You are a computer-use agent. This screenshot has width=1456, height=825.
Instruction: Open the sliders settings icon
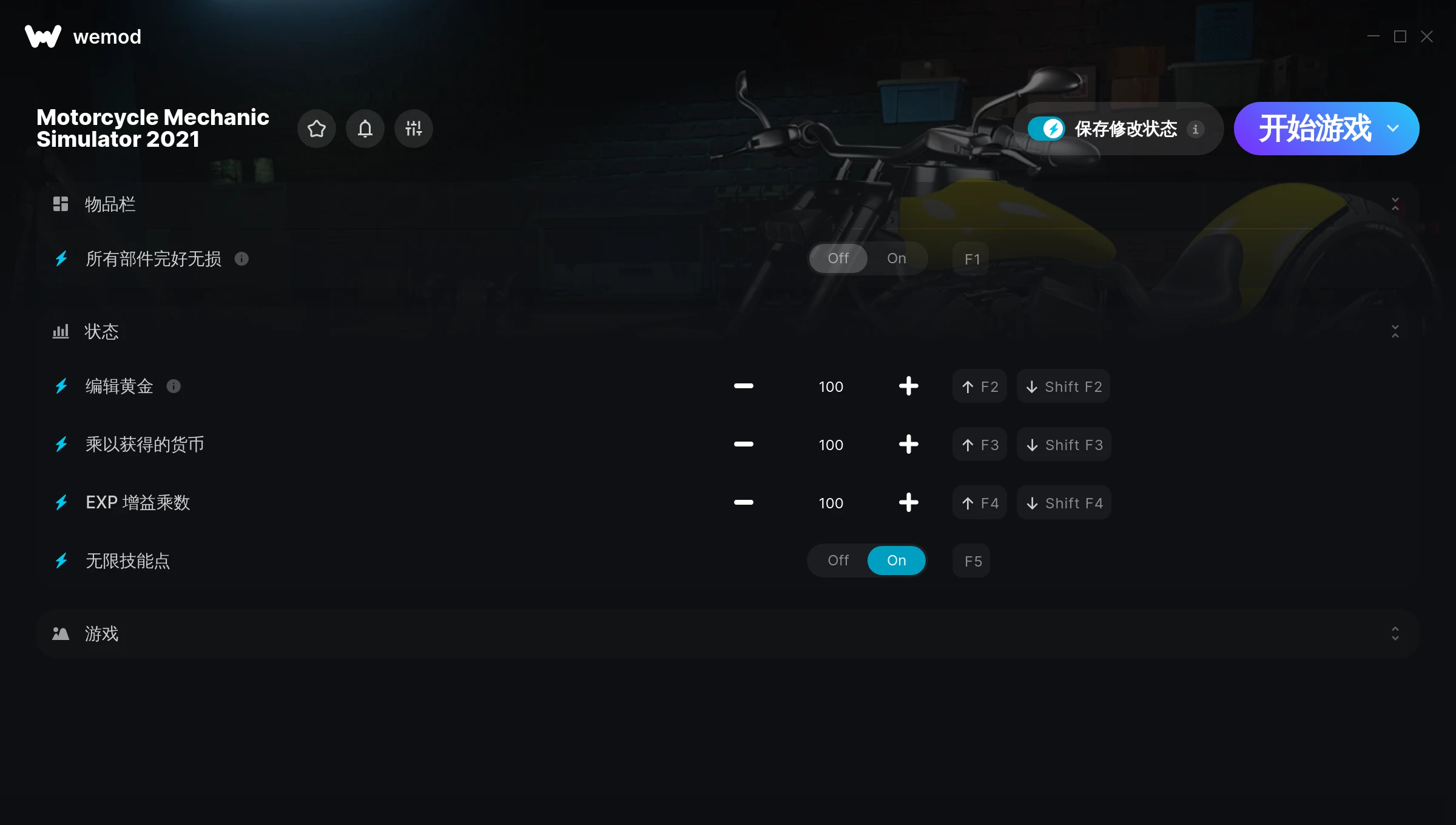pyautogui.click(x=414, y=129)
